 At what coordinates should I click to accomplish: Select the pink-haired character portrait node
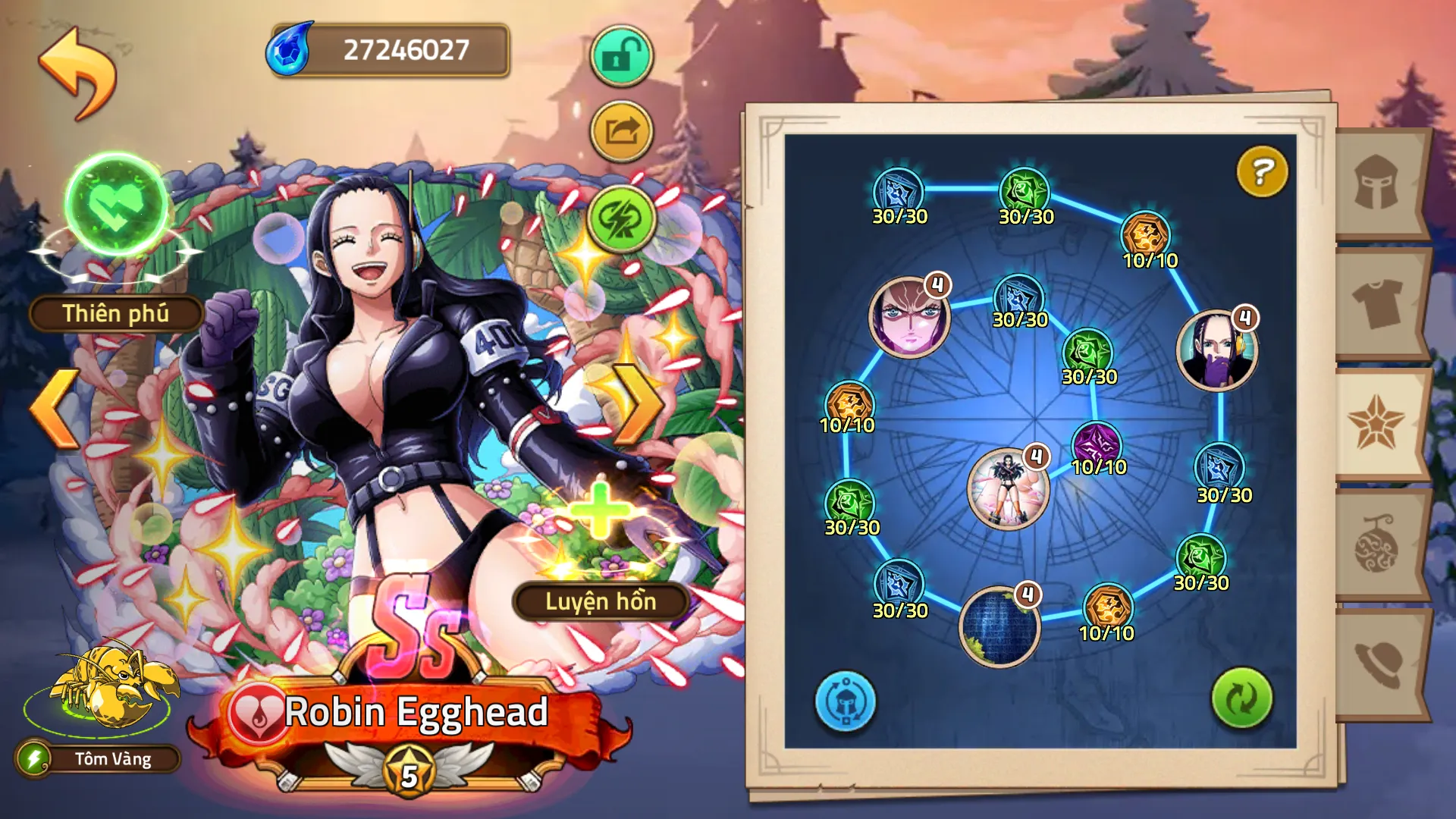click(909, 316)
